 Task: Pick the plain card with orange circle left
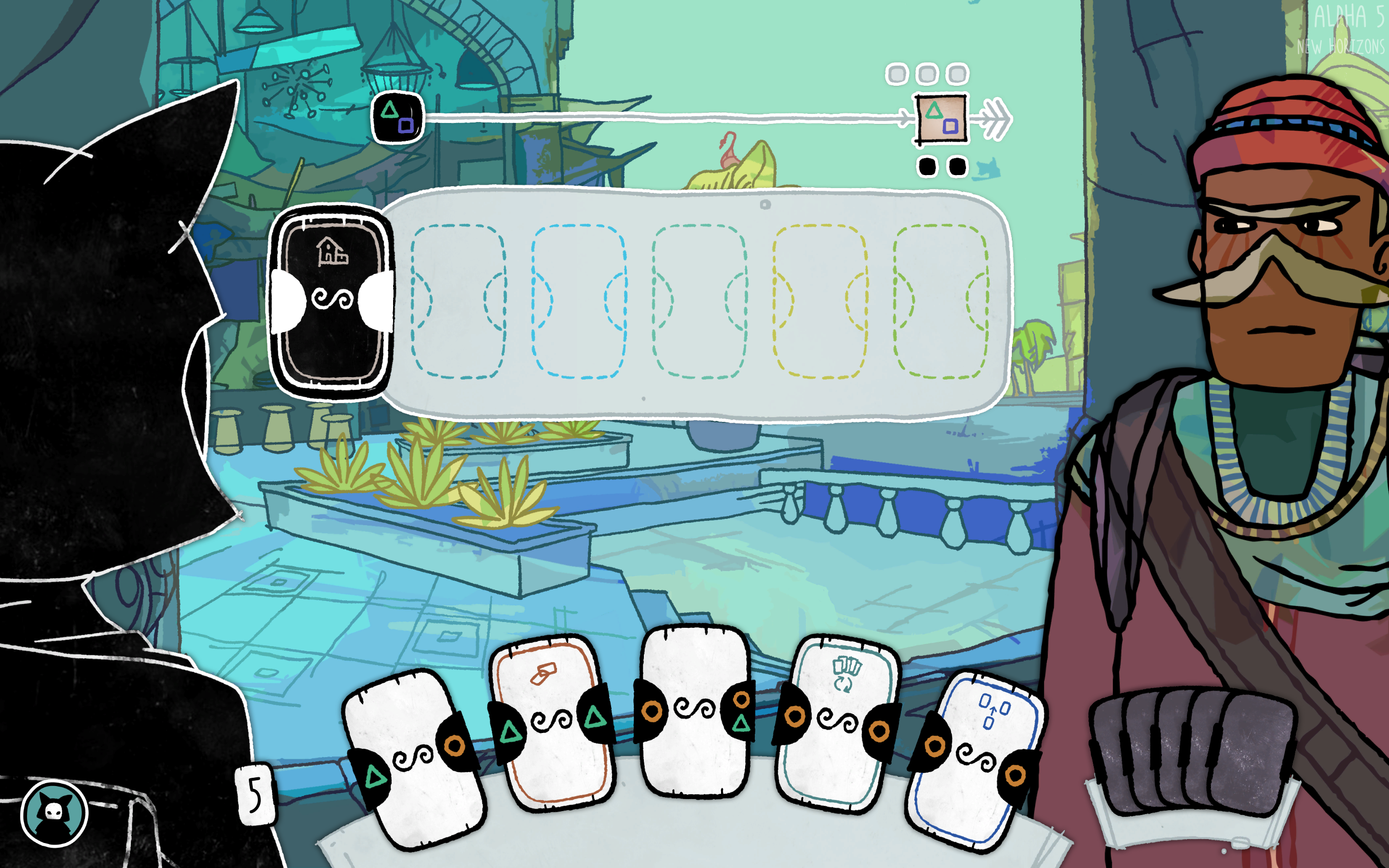pyautogui.click(x=694, y=711)
